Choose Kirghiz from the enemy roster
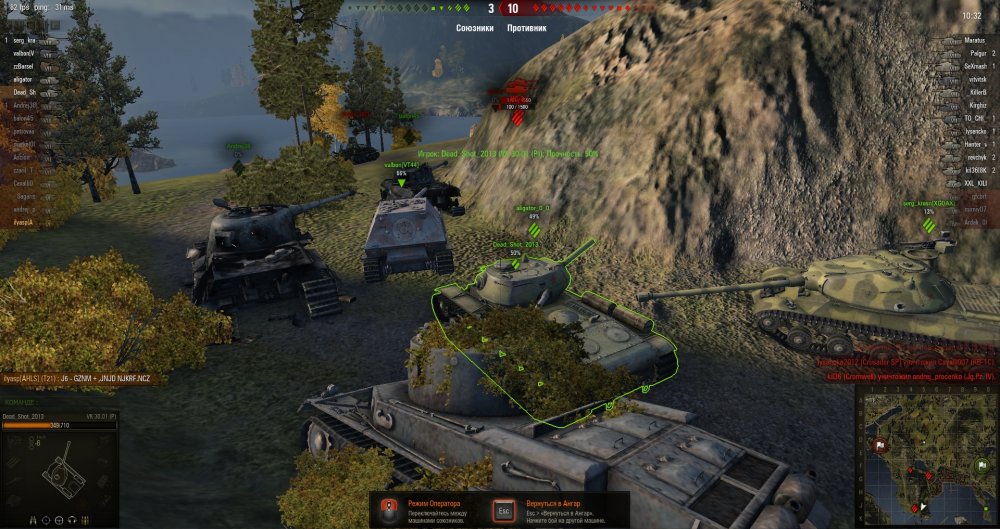Screen dimensions: 1000x529 point(976,104)
